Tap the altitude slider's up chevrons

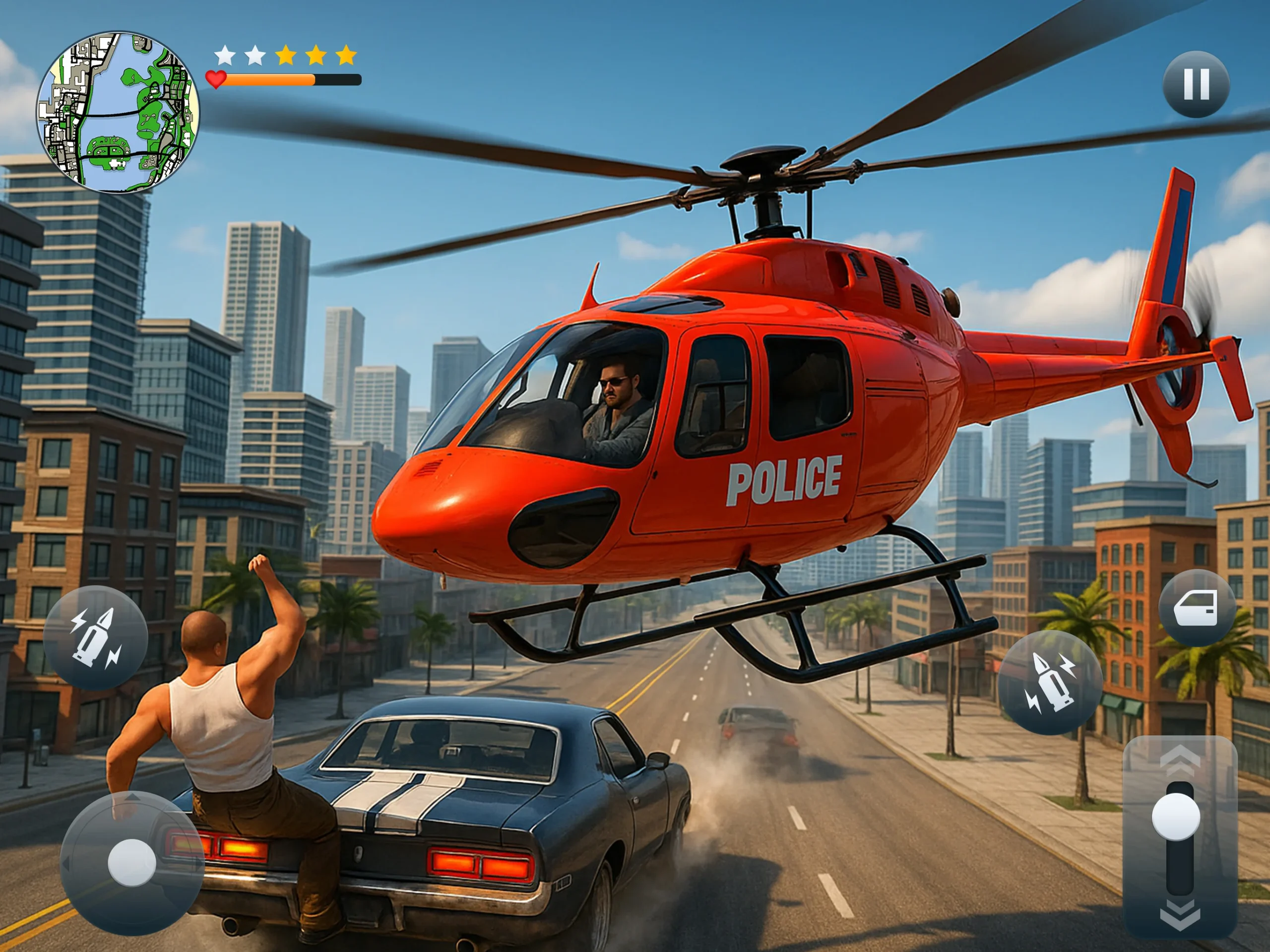point(1180,760)
